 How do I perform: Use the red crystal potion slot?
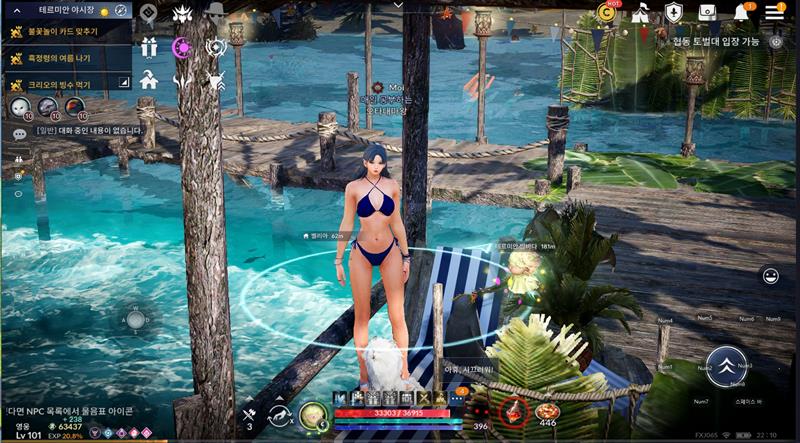(514, 411)
